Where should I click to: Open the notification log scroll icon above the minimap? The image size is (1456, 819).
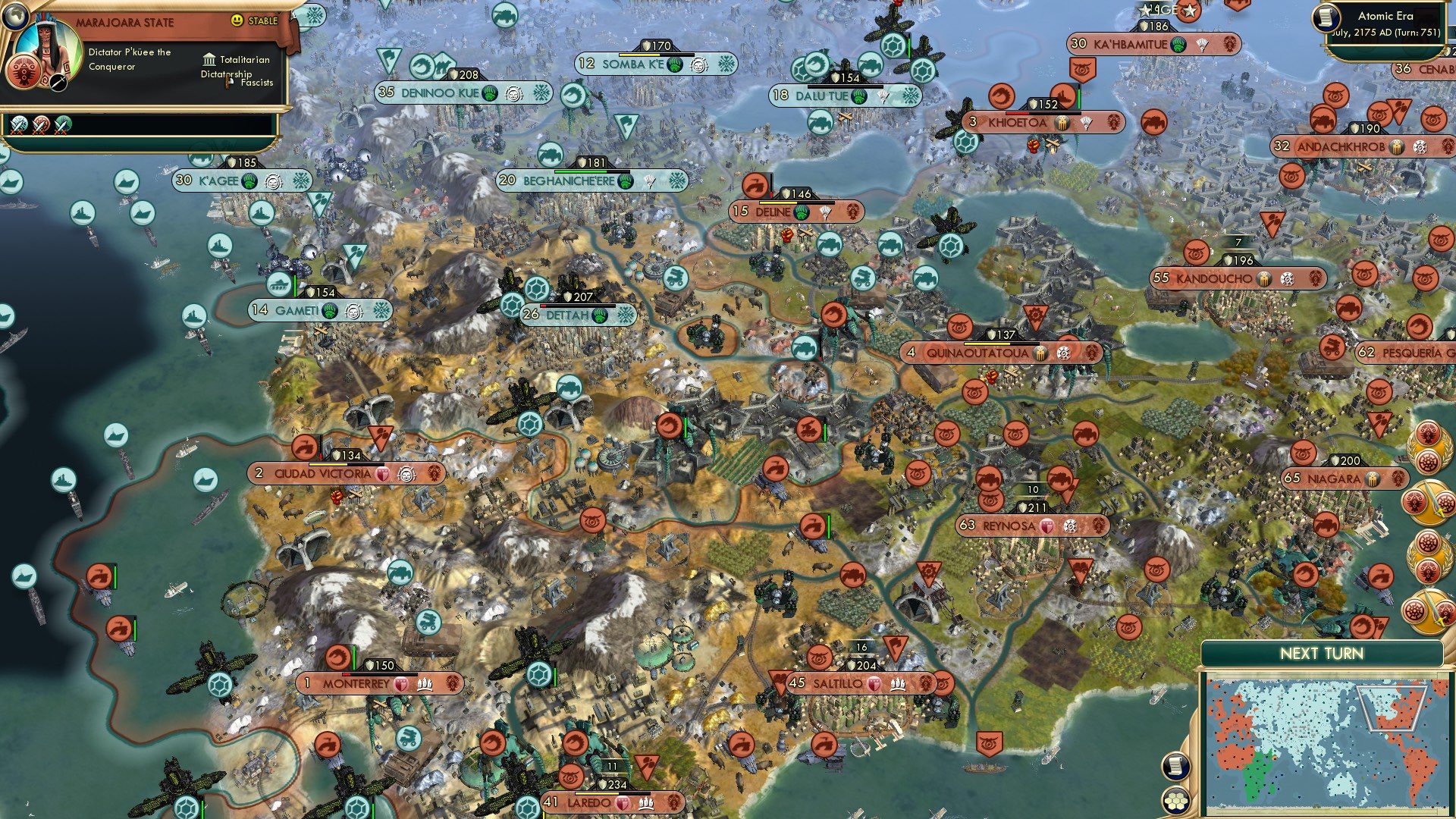[1175, 766]
